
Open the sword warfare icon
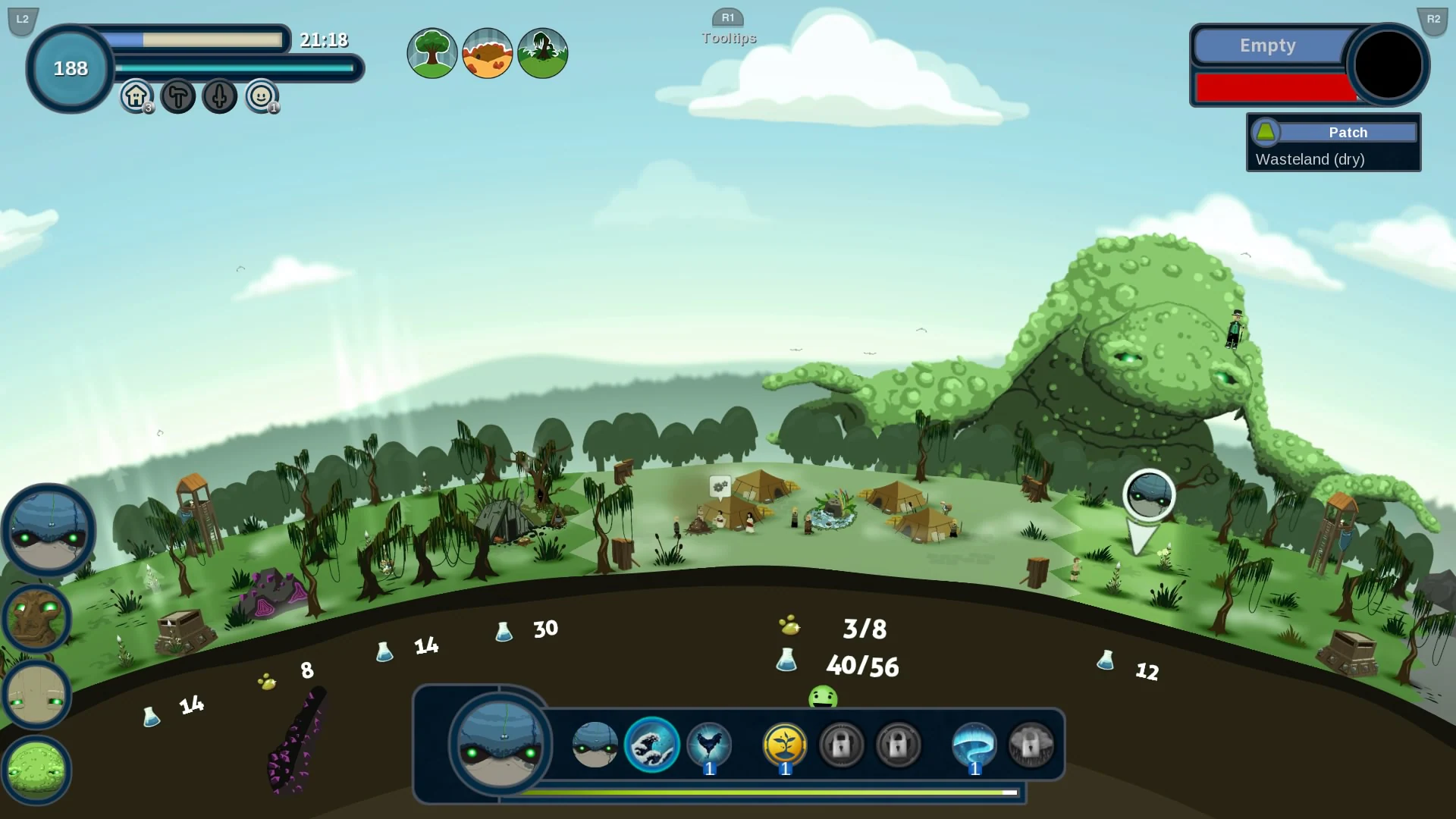click(219, 96)
